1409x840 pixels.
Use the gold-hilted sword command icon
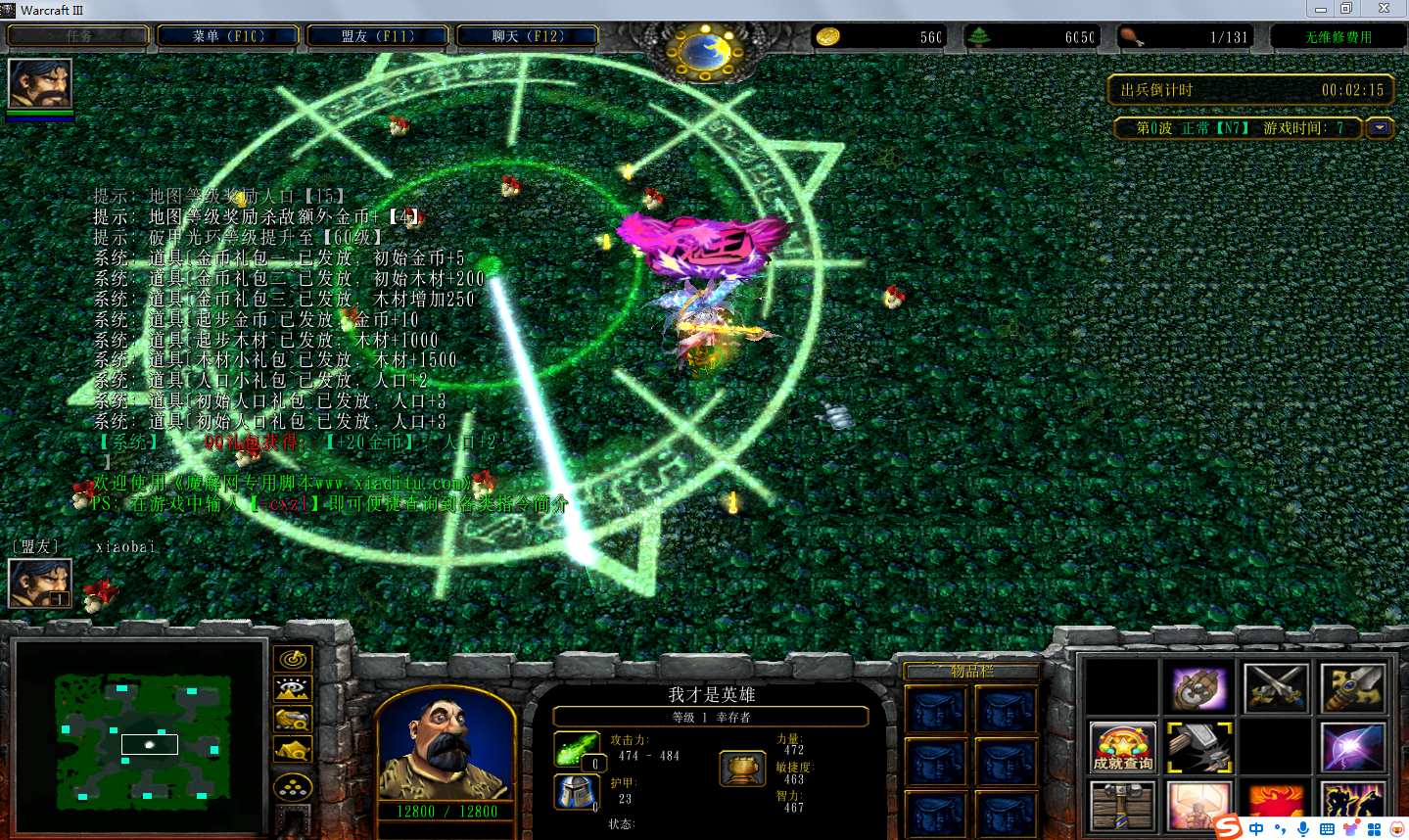point(1352,688)
